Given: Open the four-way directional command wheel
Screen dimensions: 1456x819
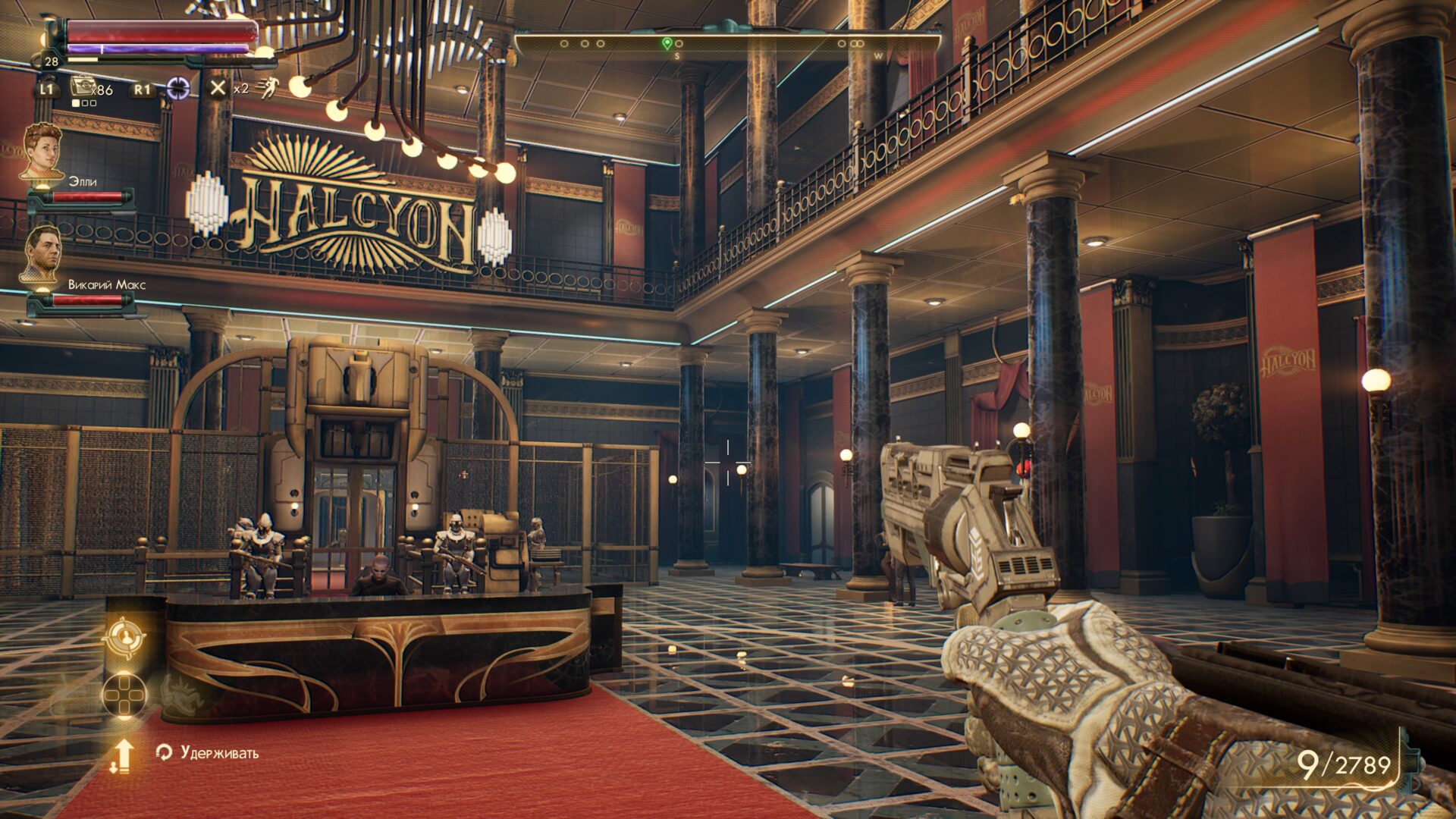Looking at the screenshot, I should point(124,694).
